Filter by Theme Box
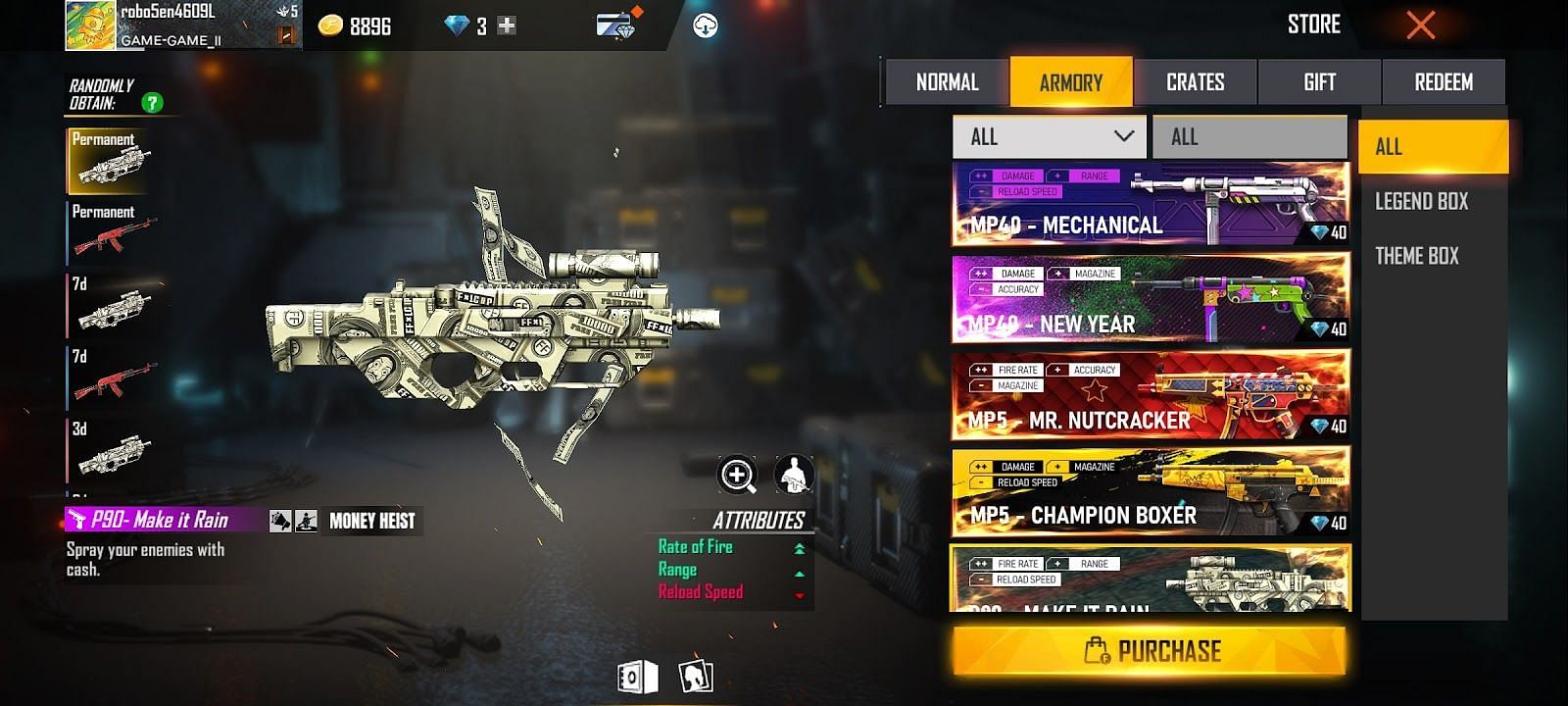The width and height of the screenshot is (1568, 706). coord(1416,256)
